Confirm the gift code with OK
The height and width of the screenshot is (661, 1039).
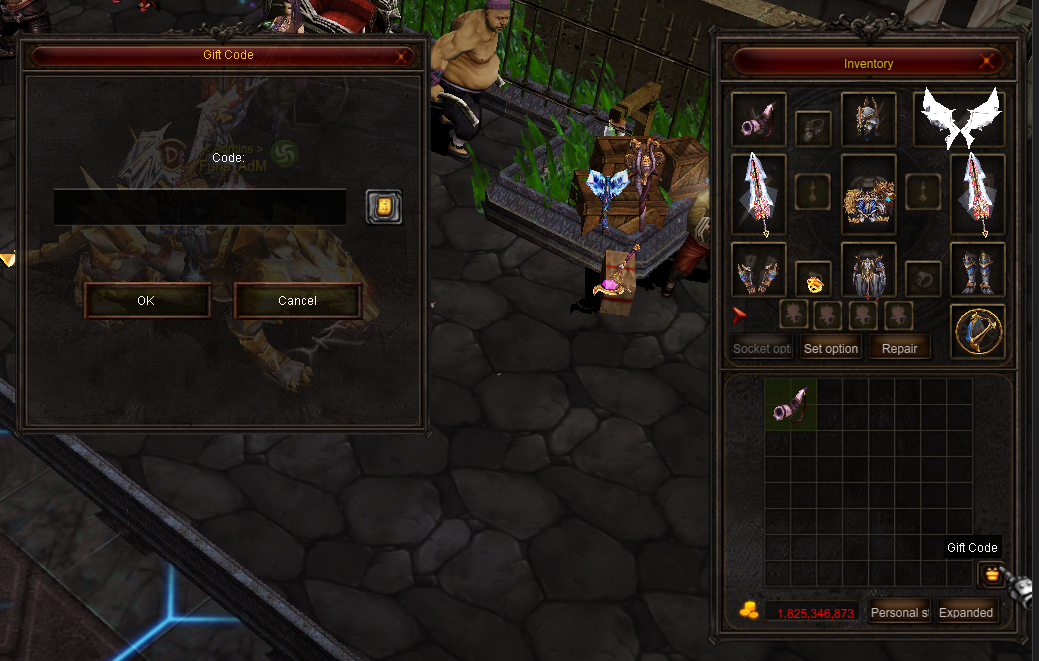pyautogui.click(x=147, y=300)
